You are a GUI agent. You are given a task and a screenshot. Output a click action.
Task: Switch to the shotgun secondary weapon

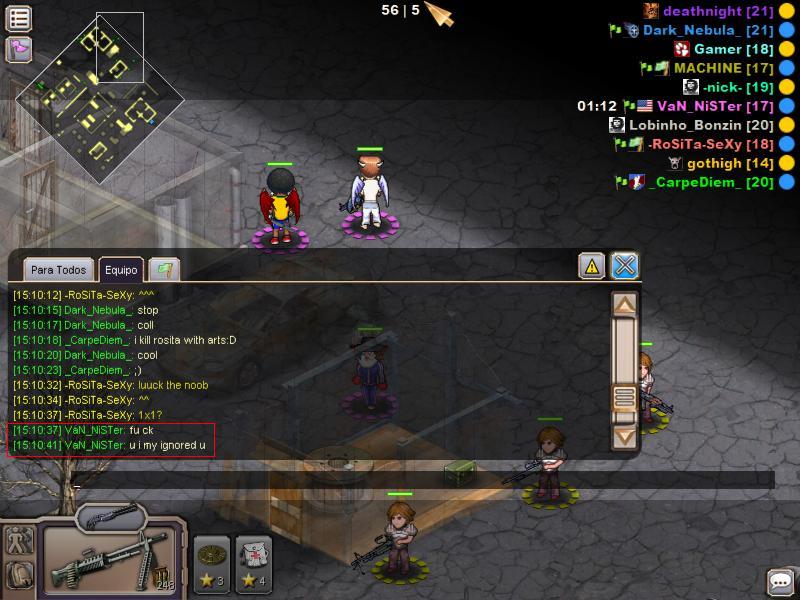pos(108,517)
